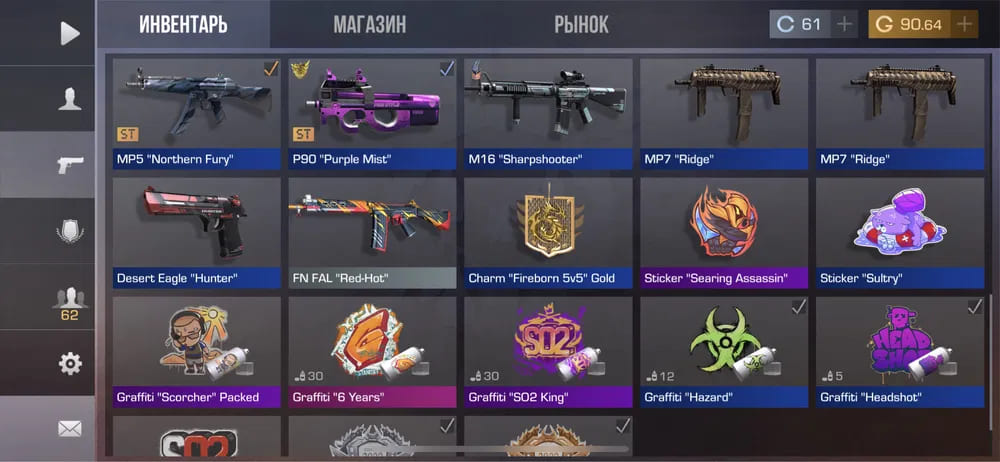
Task: Switch to the Магазин tab
Action: [369, 24]
